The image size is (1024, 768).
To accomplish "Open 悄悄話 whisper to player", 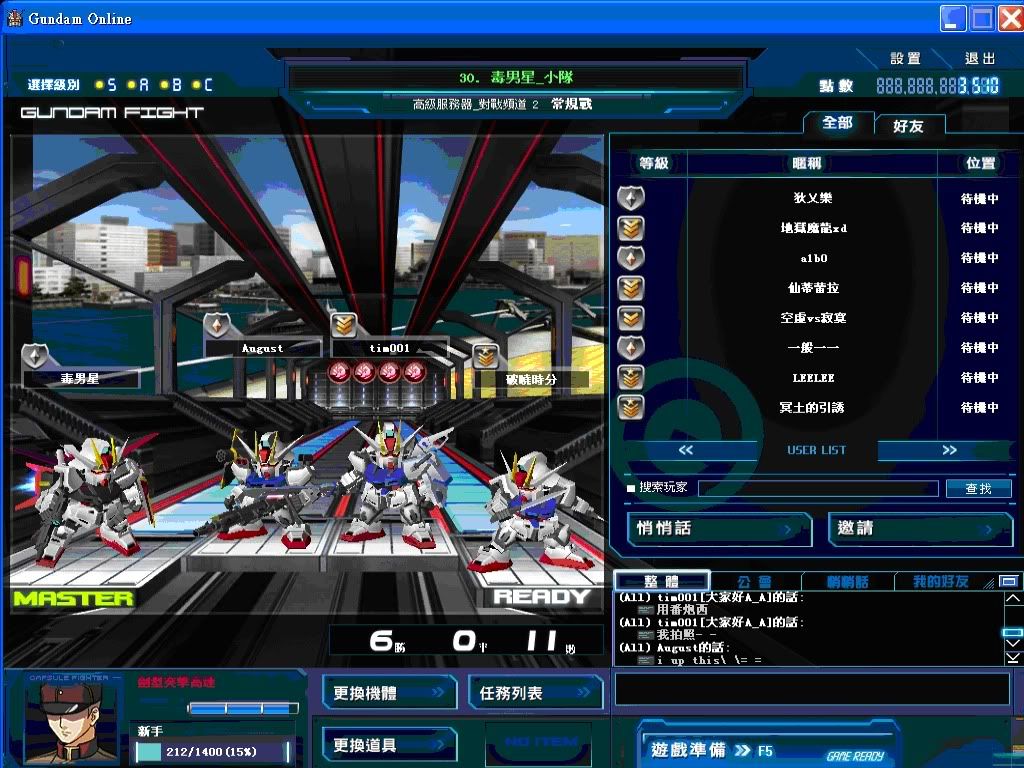I will pyautogui.click(x=718, y=529).
